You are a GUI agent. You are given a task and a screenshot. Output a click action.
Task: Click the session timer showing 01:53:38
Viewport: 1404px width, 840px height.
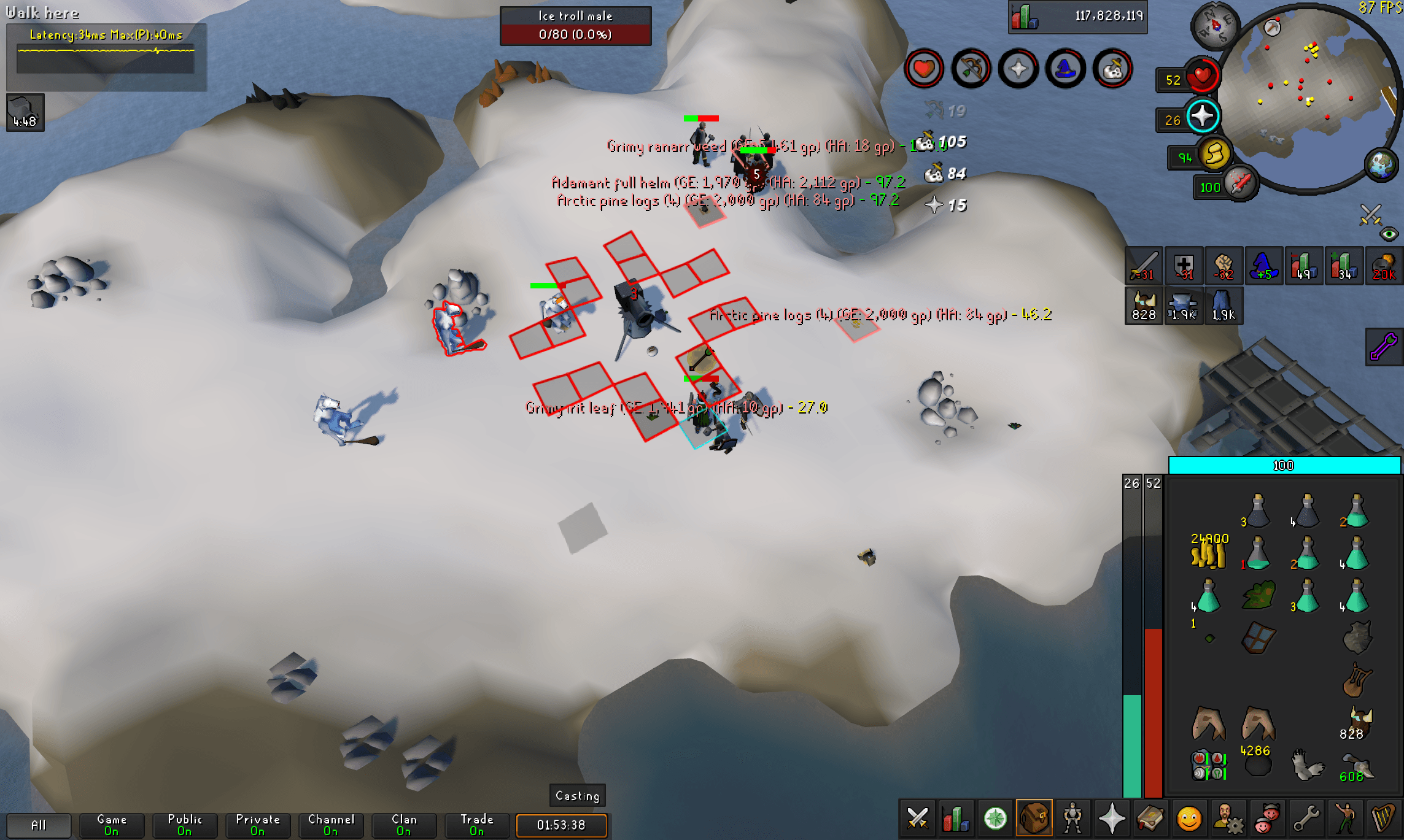tap(561, 826)
